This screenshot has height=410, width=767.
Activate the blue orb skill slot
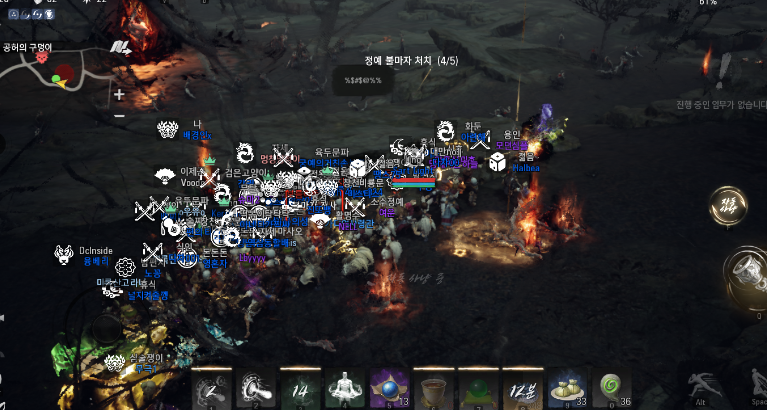pos(388,387)
